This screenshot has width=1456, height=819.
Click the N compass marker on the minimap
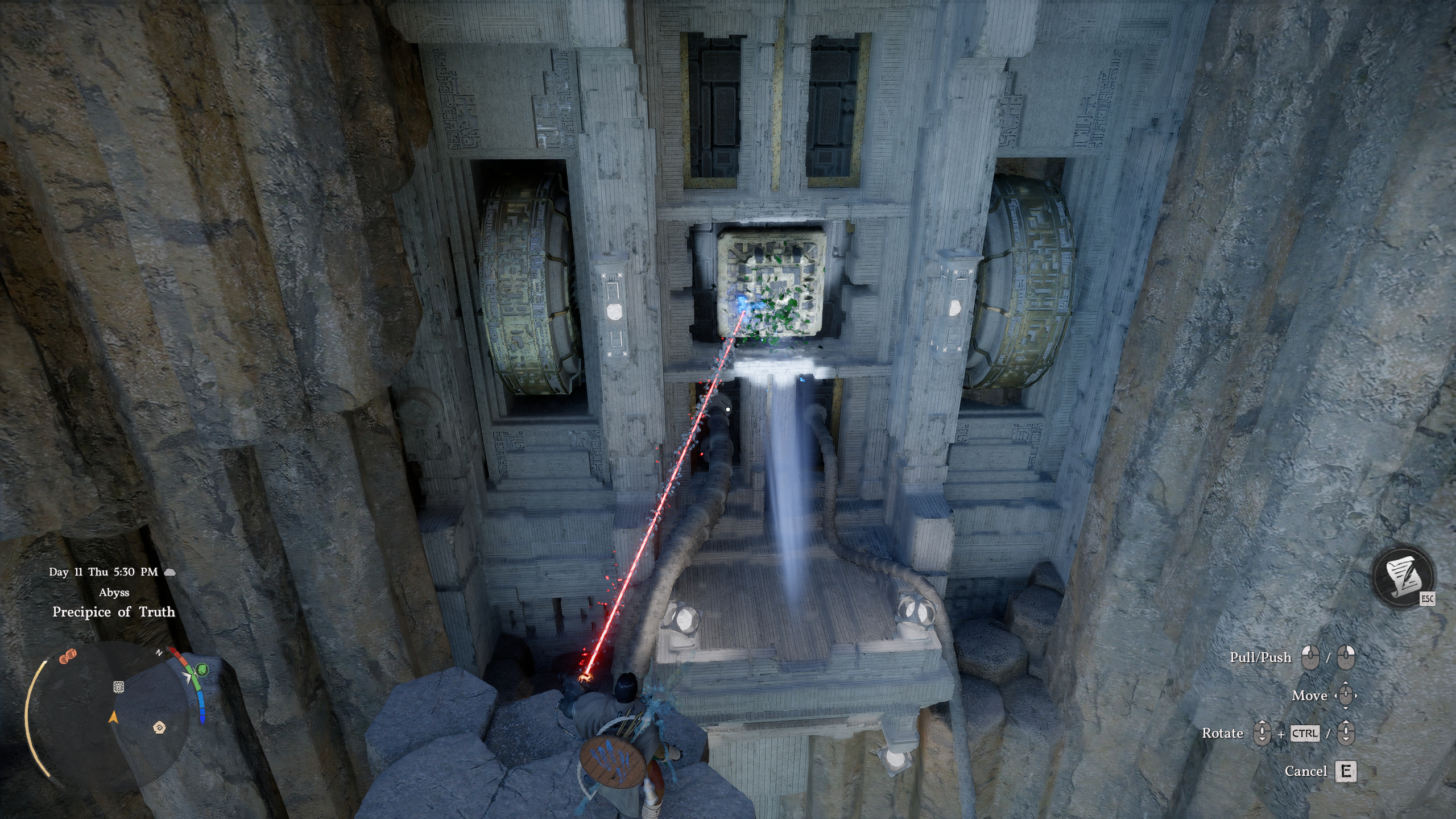[x=159, y=652]
